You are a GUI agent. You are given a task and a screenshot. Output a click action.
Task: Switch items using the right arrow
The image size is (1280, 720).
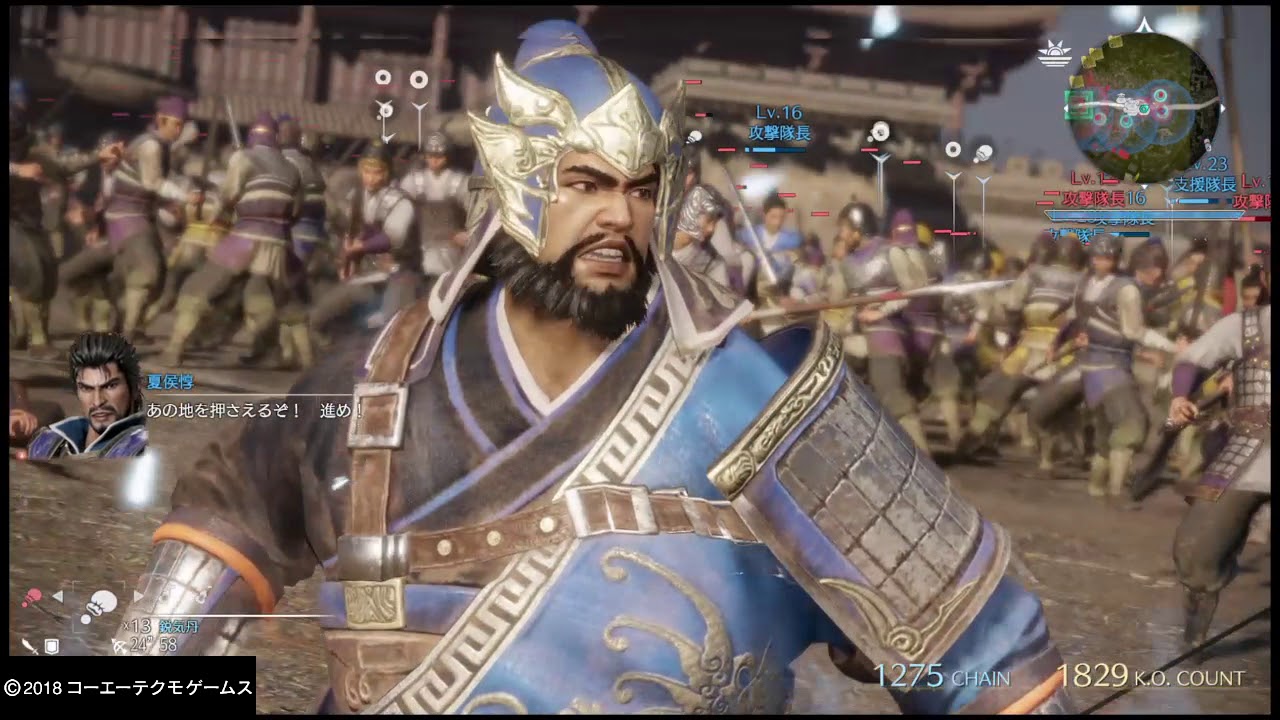[x=138, y=596]
